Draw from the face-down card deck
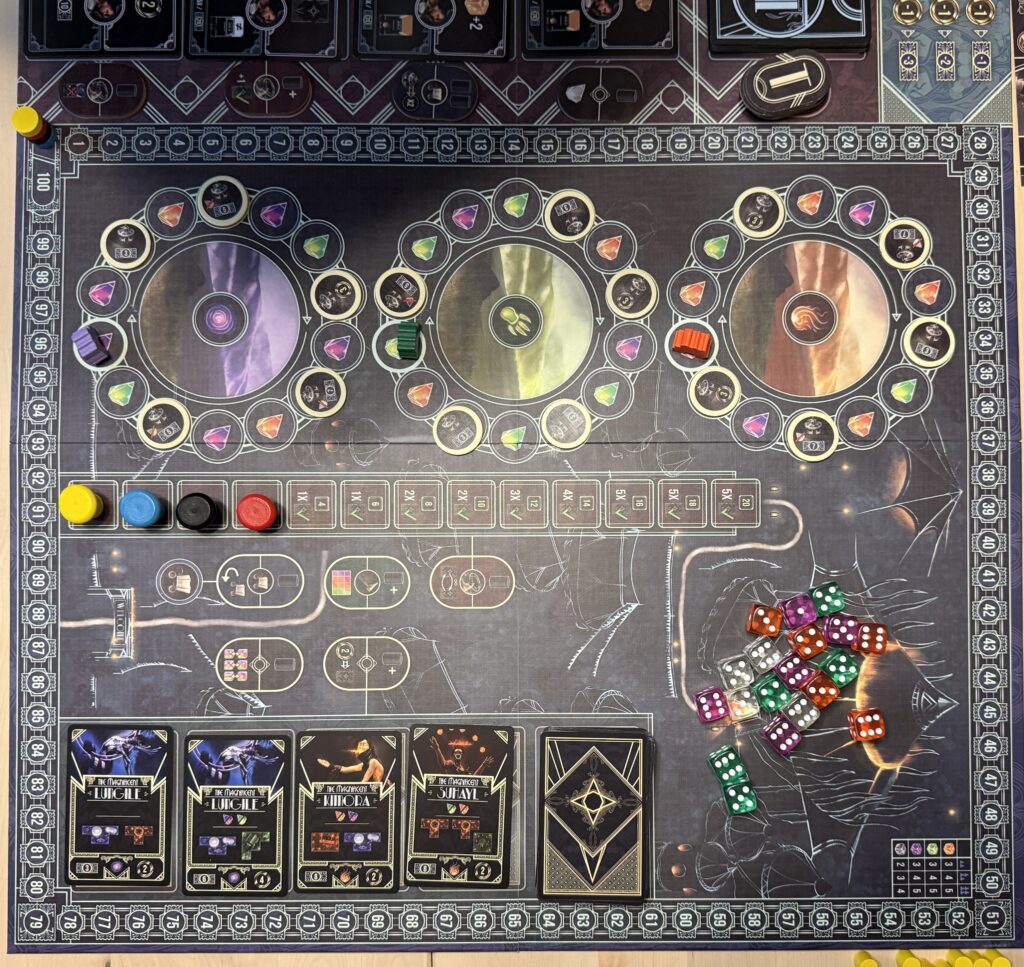This screenshot has height=967, width=1024. tap(594, 814)
